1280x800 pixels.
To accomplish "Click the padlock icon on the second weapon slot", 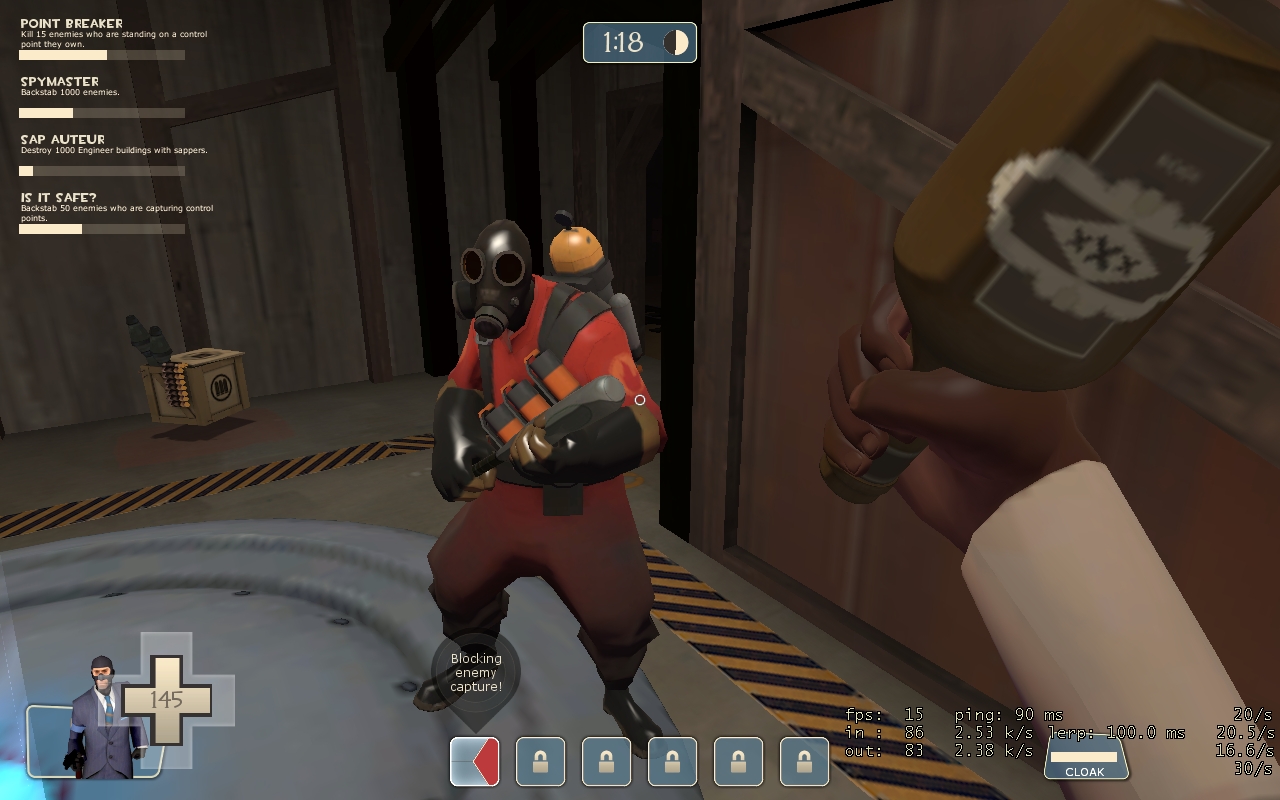I will tap(539, 761).
